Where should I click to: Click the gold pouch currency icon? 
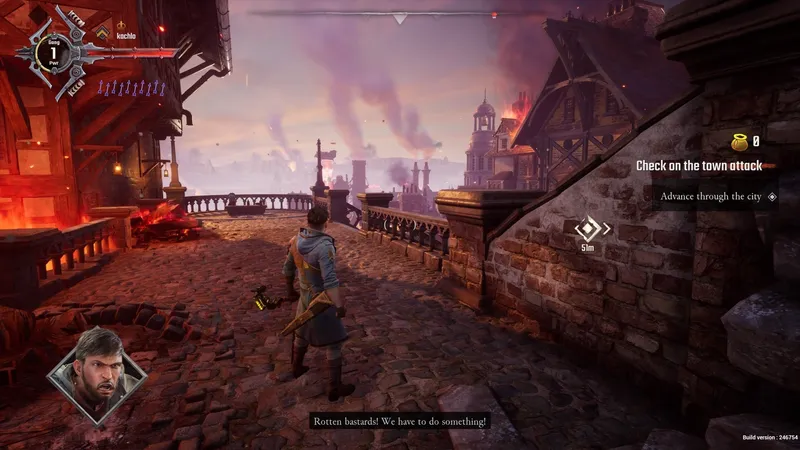[740, 141]
